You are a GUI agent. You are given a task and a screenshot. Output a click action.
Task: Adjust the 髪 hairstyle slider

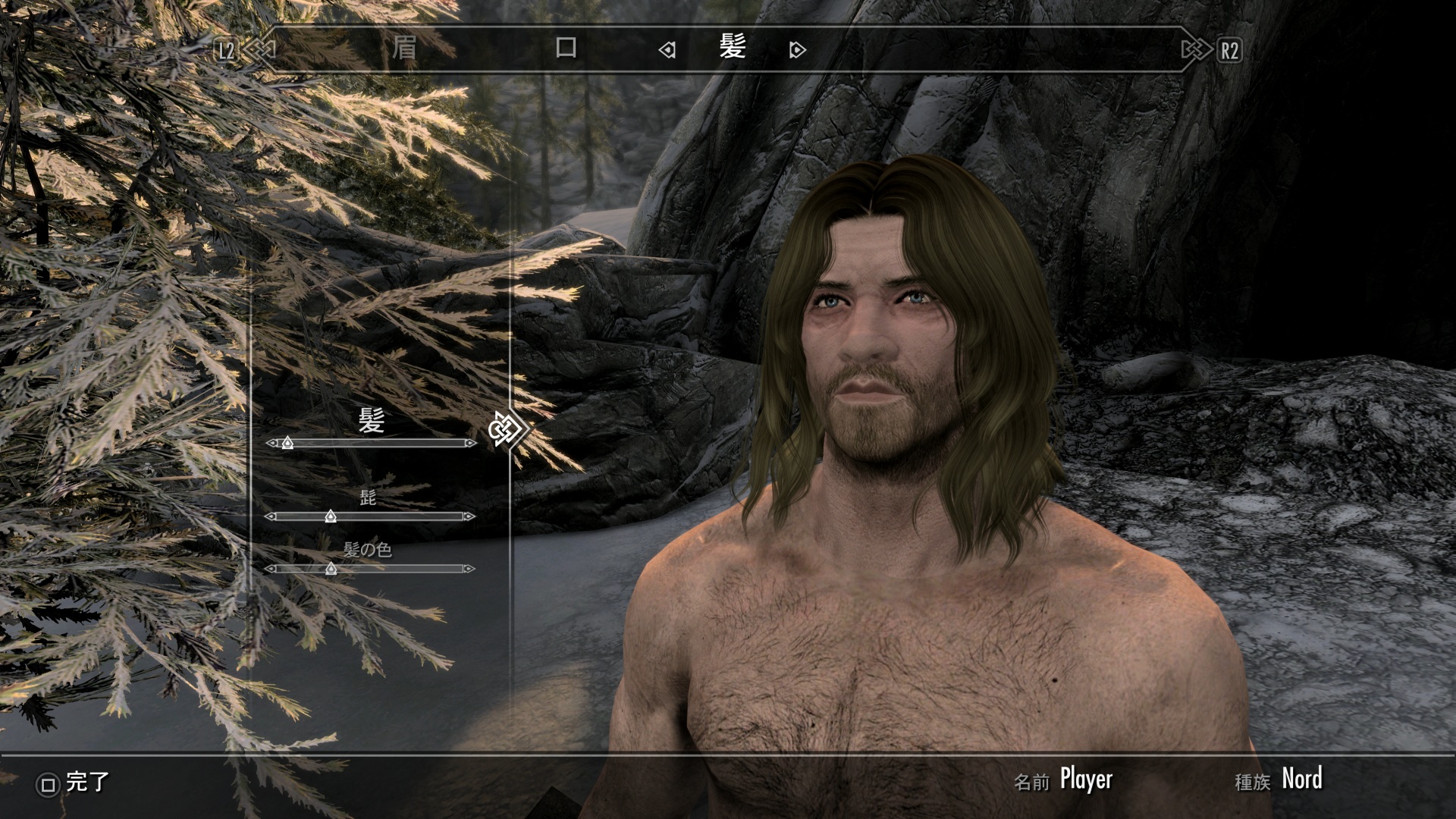(x=287, y=443)
